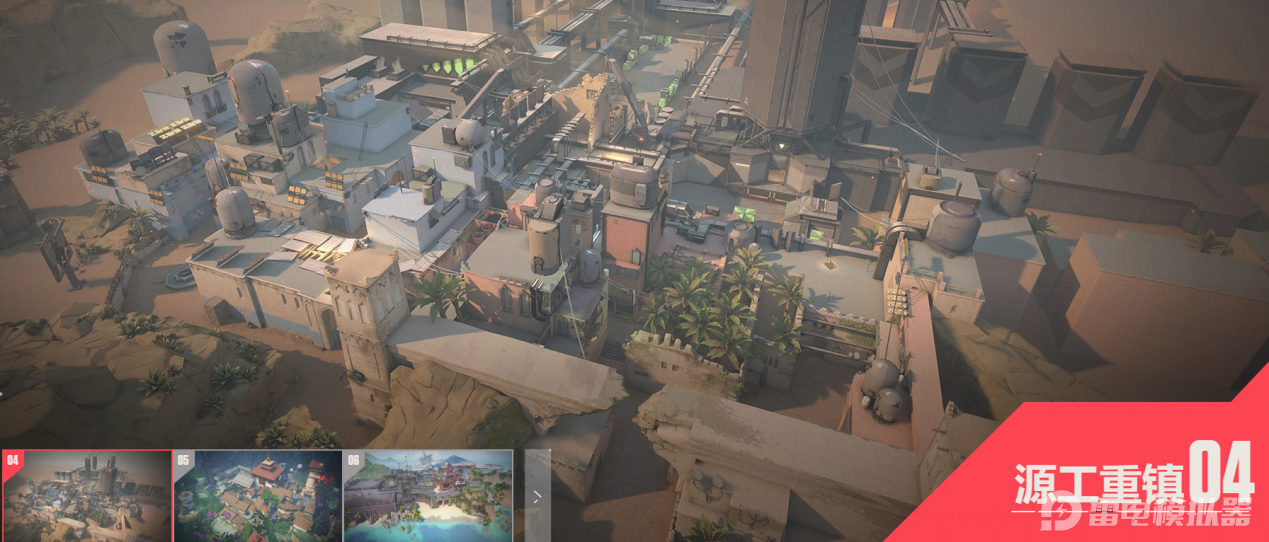The height and width of the screenshot is (542, 1269).
Task: Pick map thumbnail numbered 06
Action: [428, 495]
